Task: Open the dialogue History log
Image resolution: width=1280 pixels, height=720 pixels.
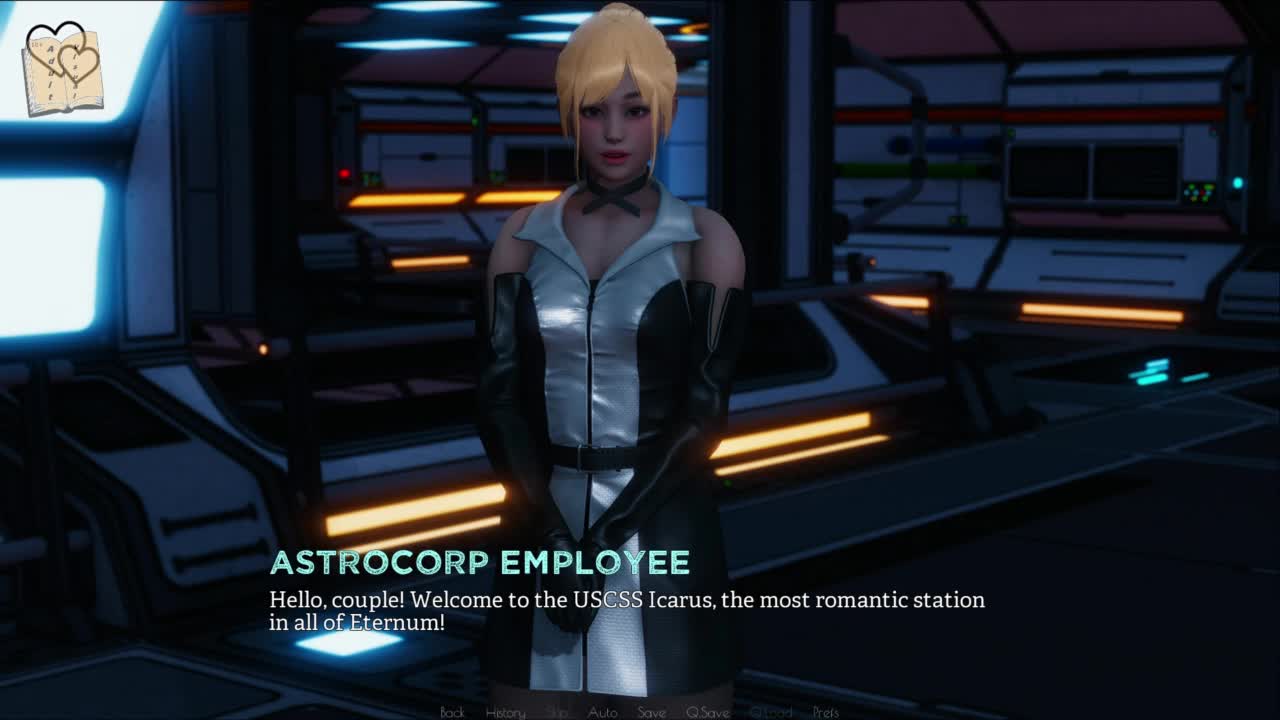Action: pyautogui.click(x=505, y=712)
